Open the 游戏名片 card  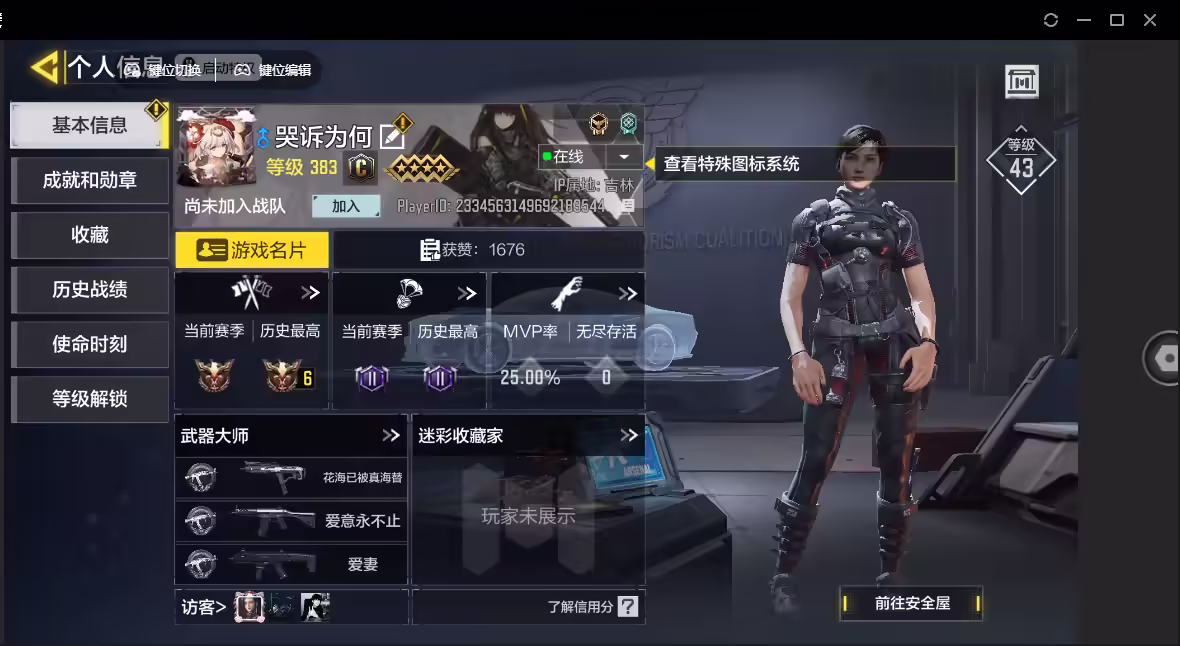pyautogui.click(x=252, y=250)
